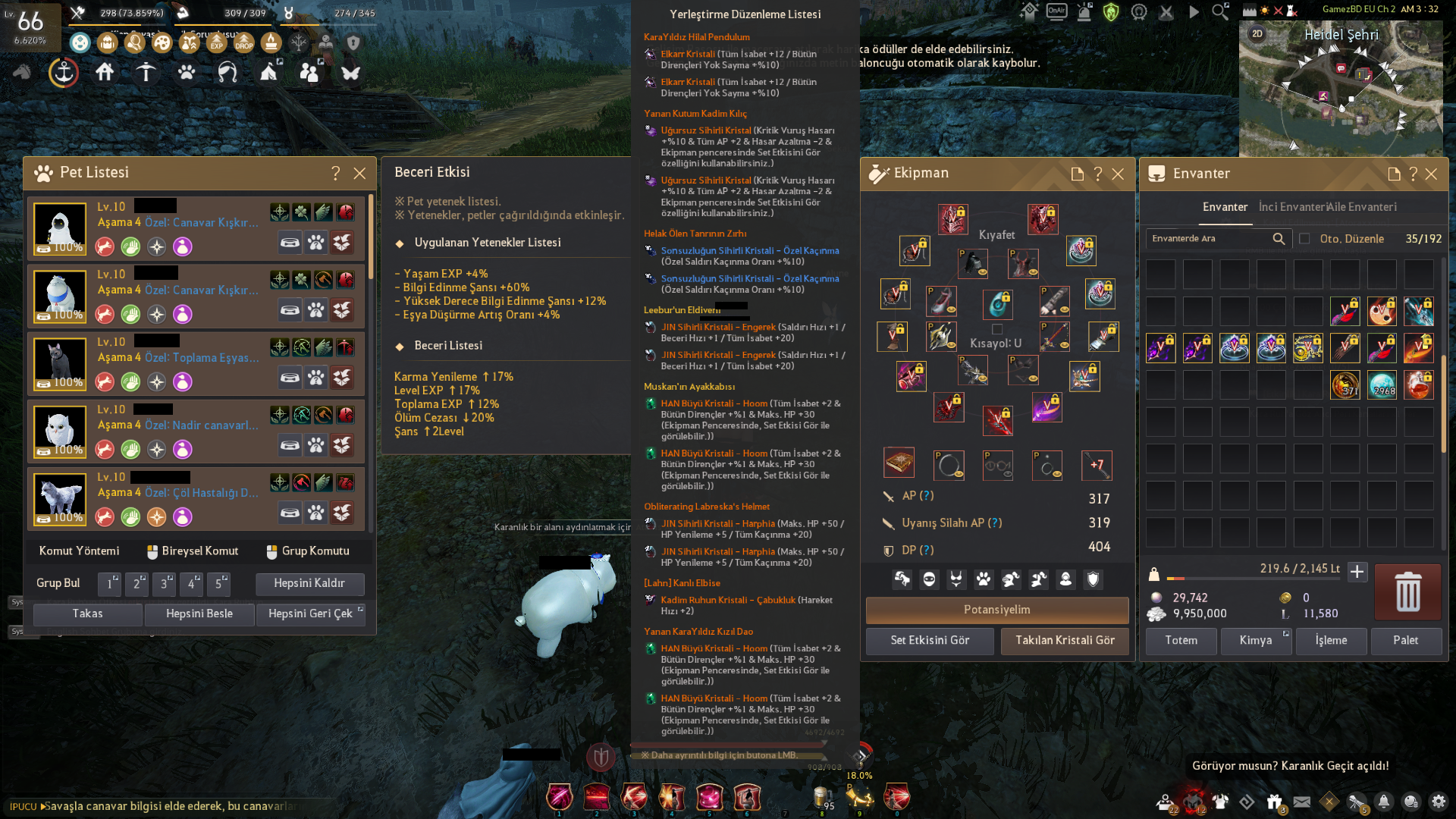Screen dimensions: 1456x819
Task: Open the butterfly fairy icon
Action: [350, 74]
